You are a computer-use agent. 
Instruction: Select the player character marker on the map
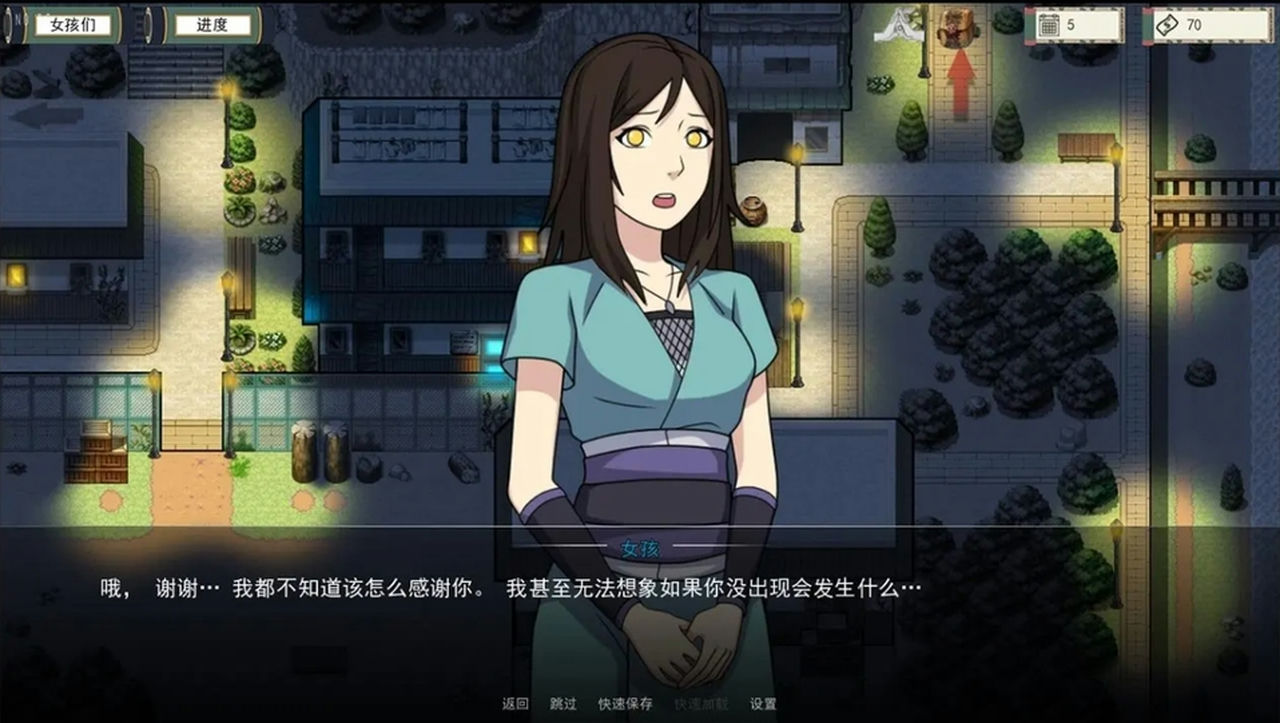[x=958, y=26]
